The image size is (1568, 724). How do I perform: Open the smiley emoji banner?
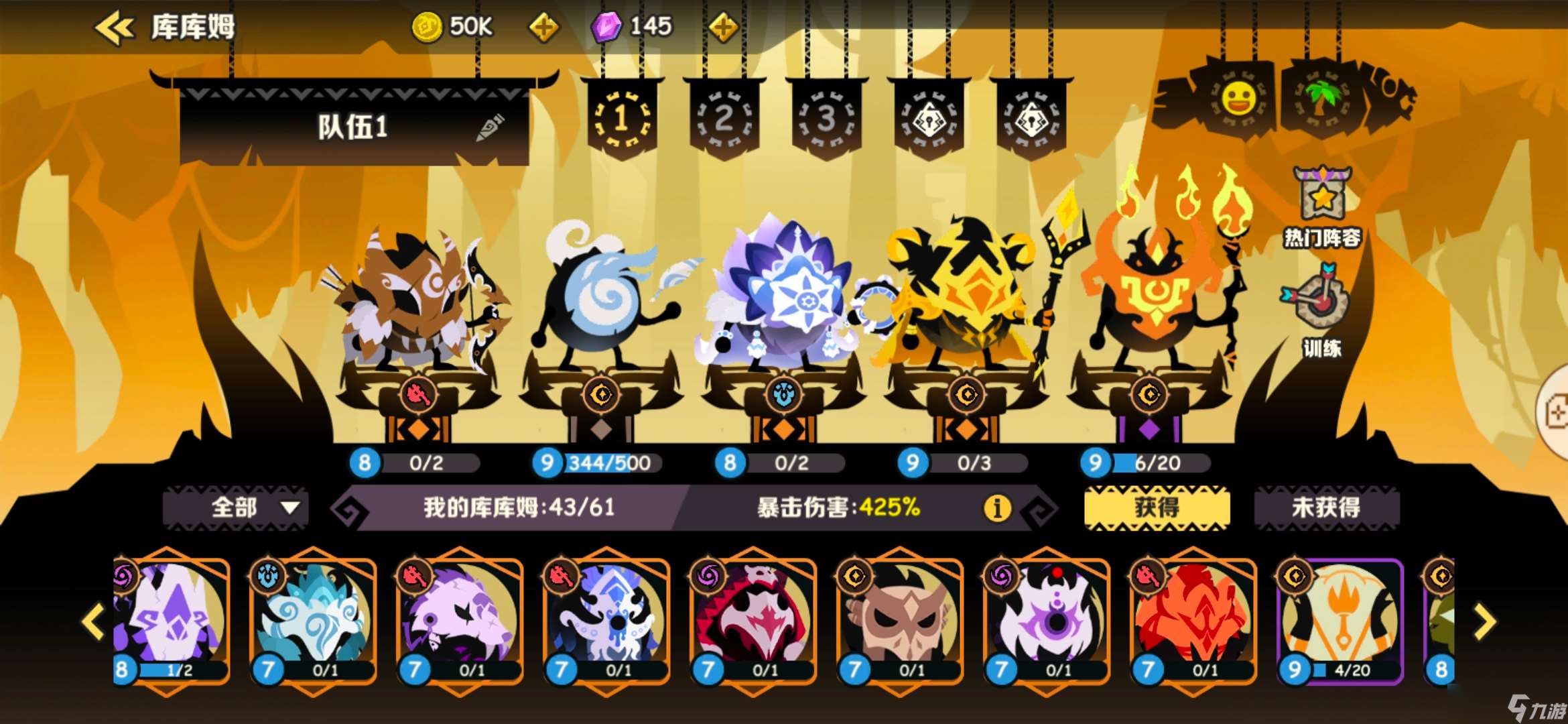[1238, 99]
